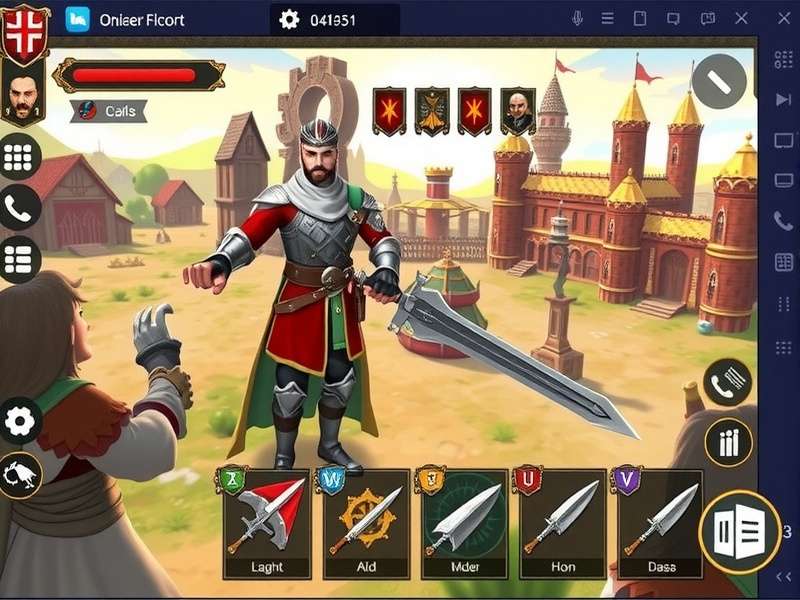Click the gear icon beside 041351
The image size is (800, 600).
click(x=290, y=19)
